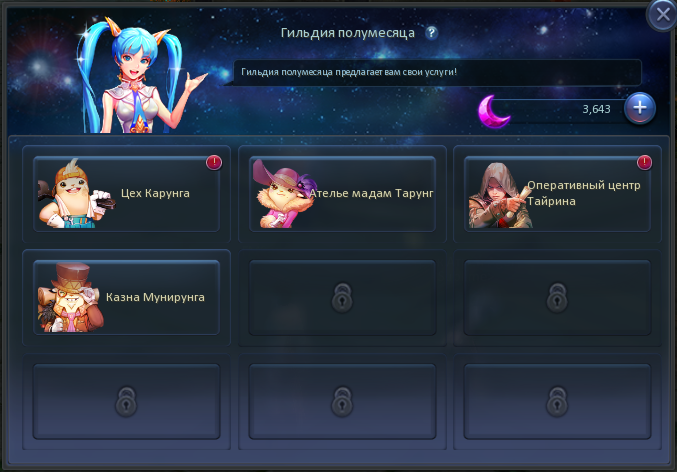
Task: Show help for Гильдия полумесяца
Action: click(x=431, y=32)
